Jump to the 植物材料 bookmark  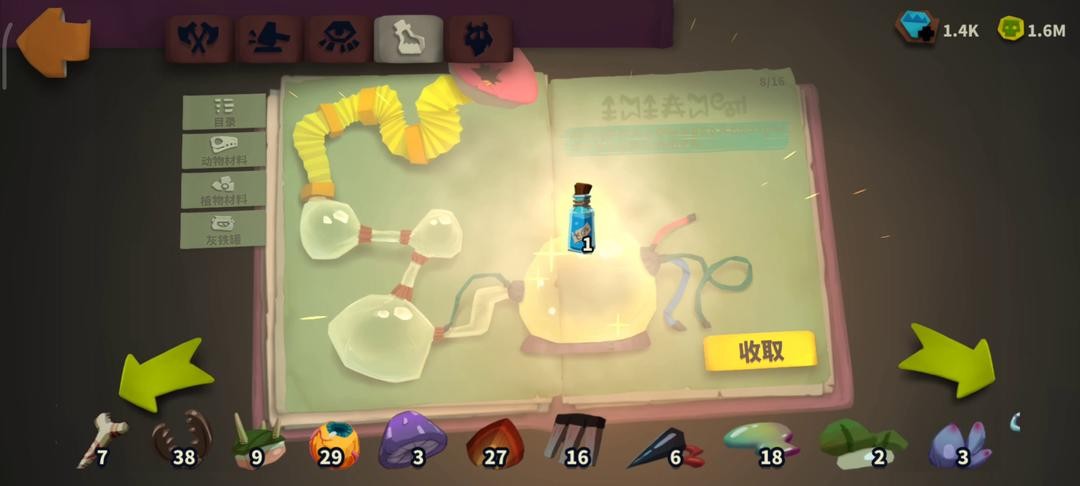224,190
